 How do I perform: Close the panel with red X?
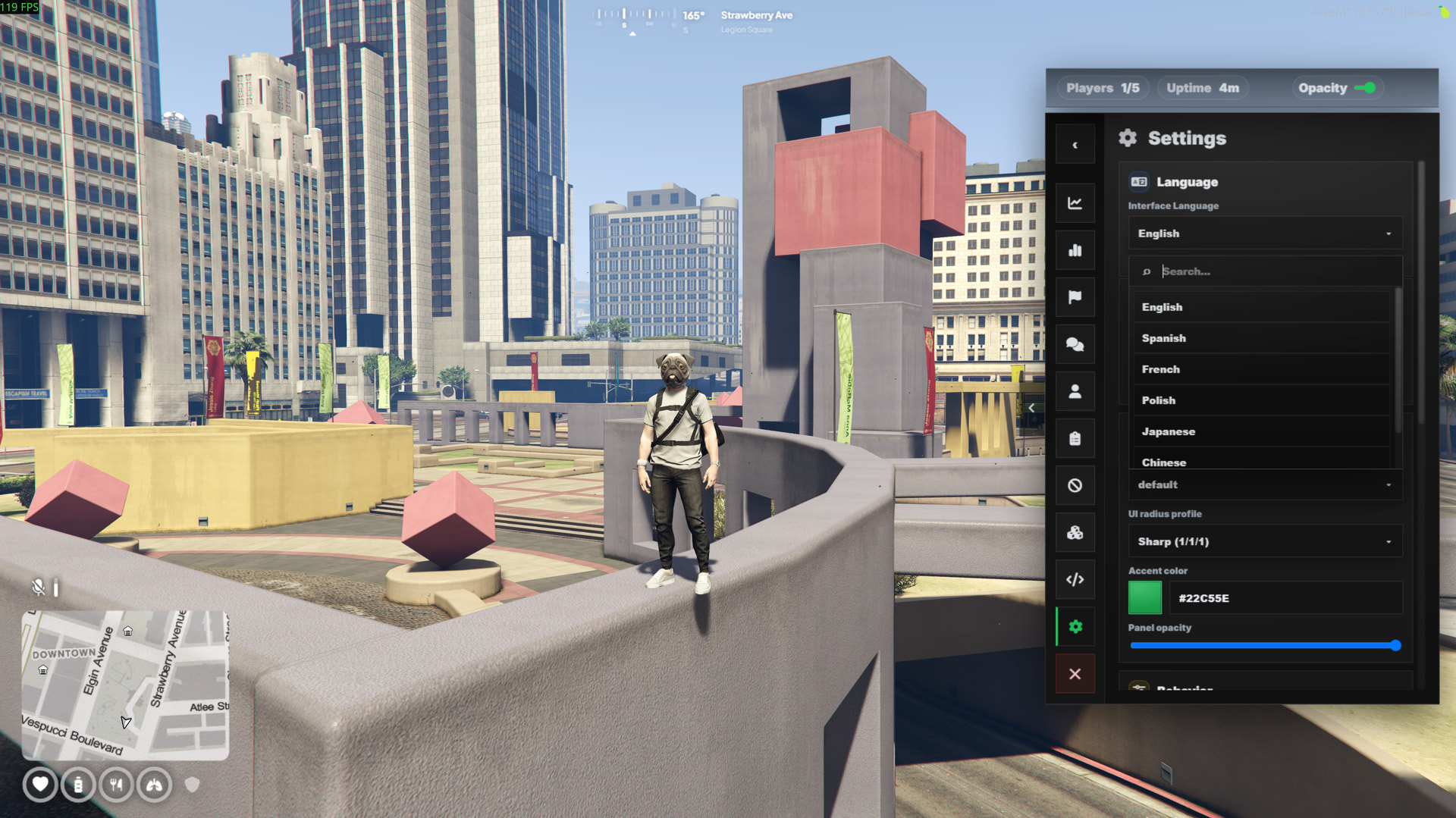click(1075, 674)
